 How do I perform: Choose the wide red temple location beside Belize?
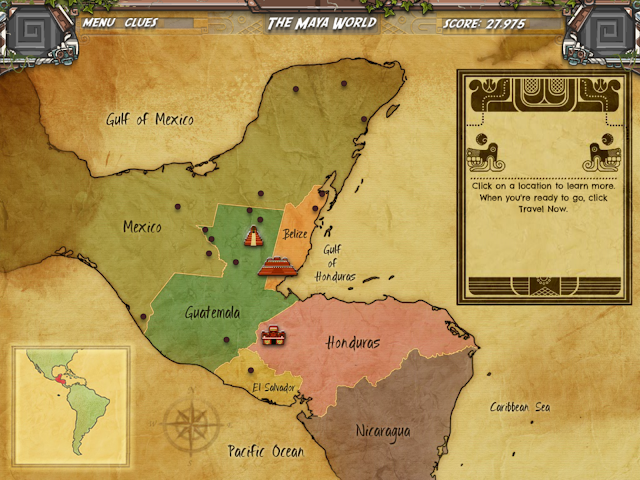pos(278,265)
